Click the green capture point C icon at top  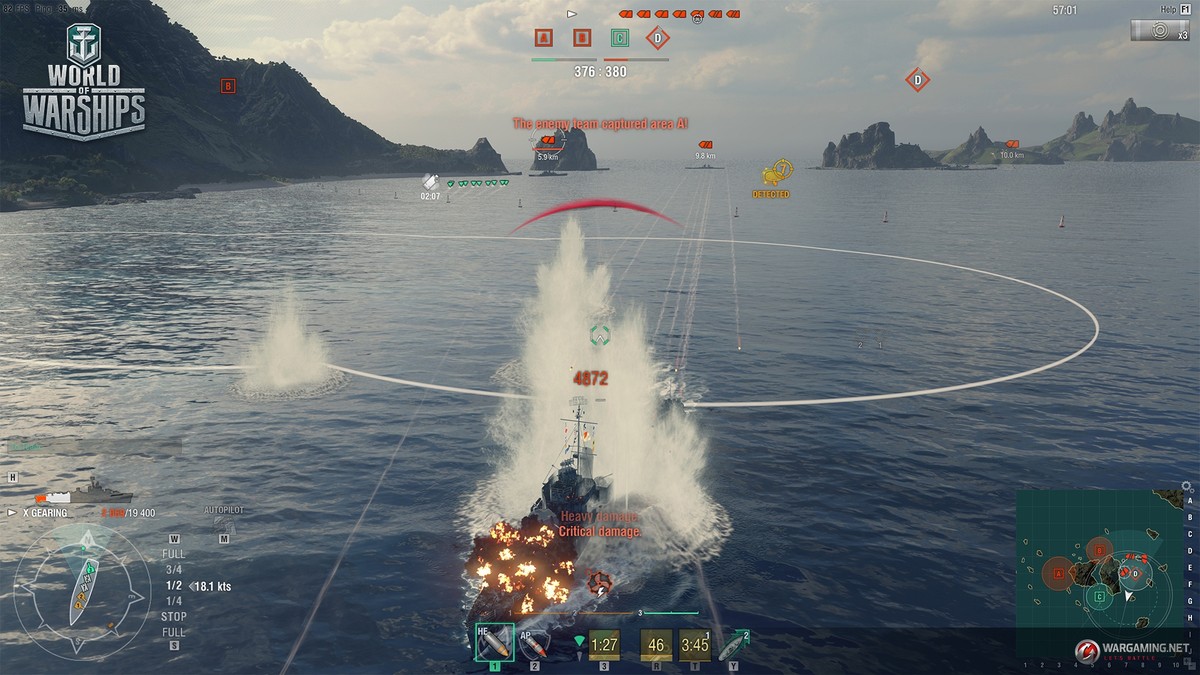pos(620,39)
